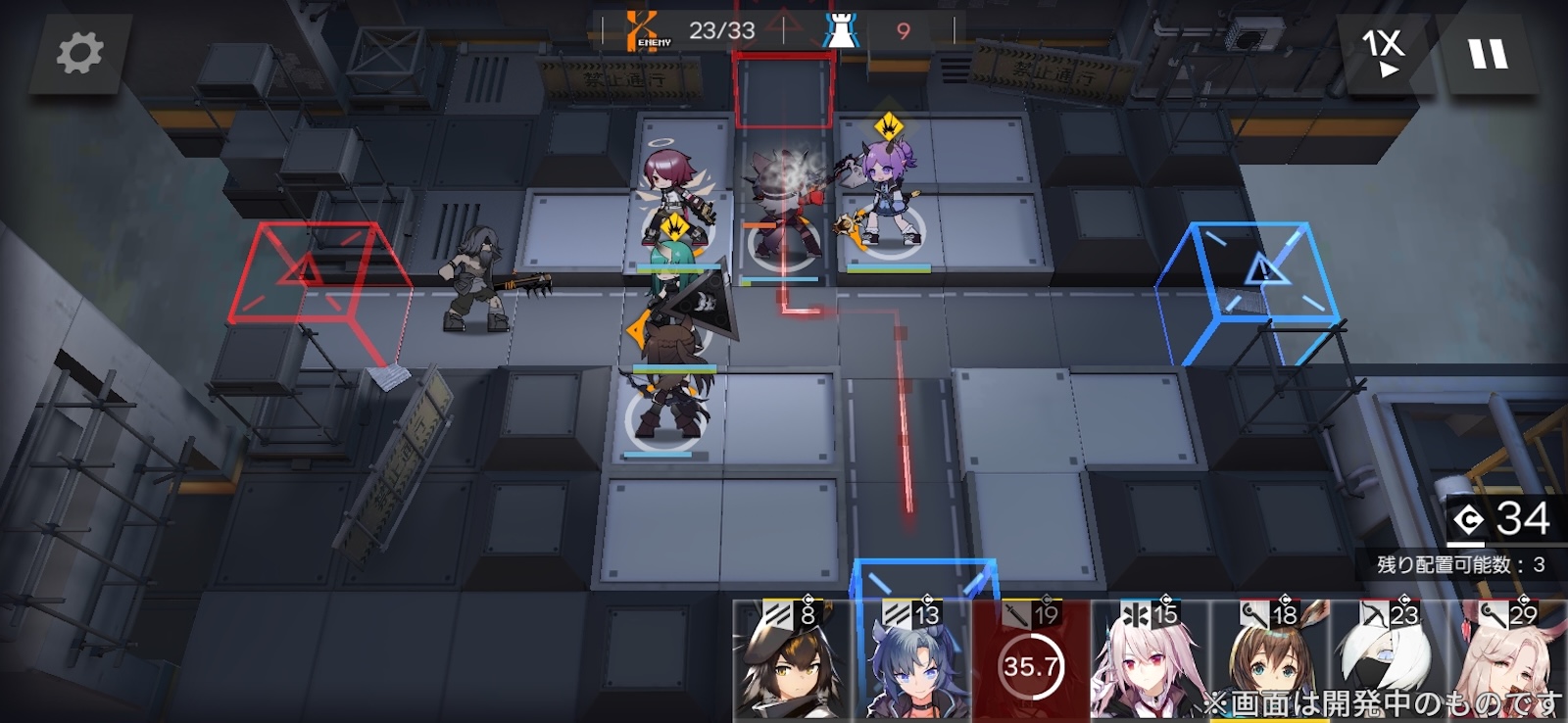
Task: Toggle game speed from 1X to 2X
Action: pyautogui.click(x=1386, y=54)
